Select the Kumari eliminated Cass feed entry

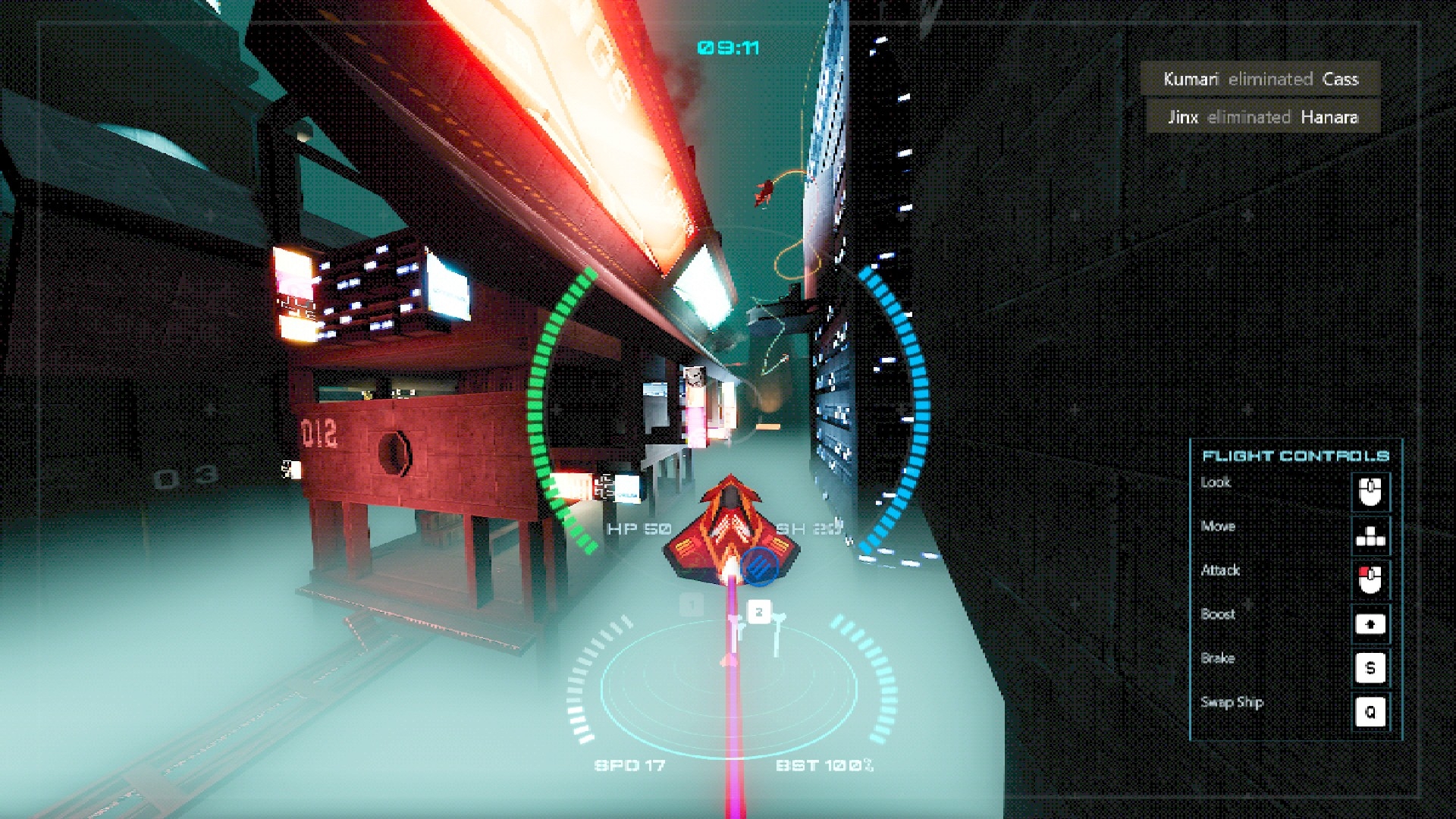point(1260,79)
